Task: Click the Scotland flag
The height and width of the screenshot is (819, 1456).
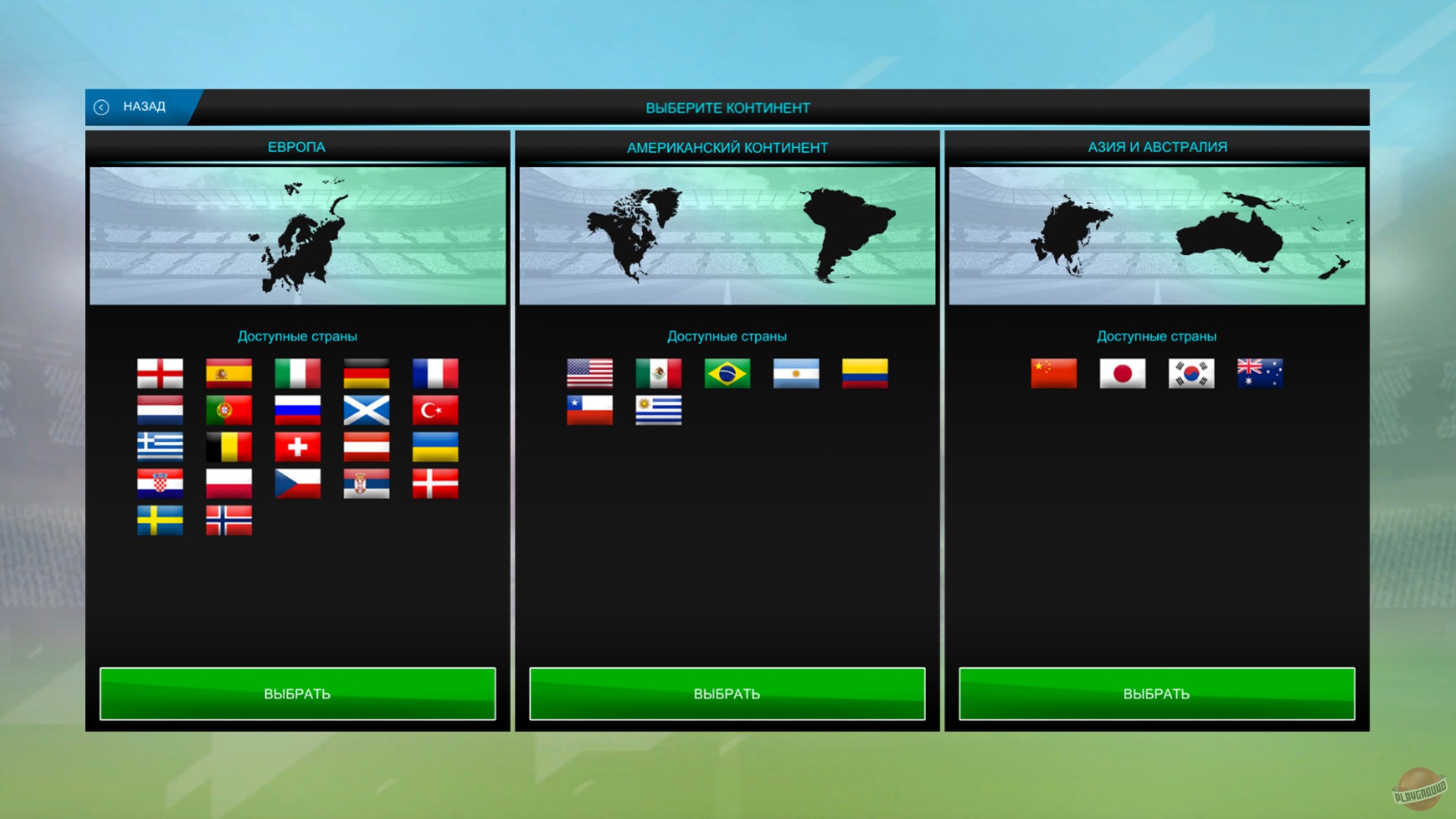Action: (x=366, y=410)
